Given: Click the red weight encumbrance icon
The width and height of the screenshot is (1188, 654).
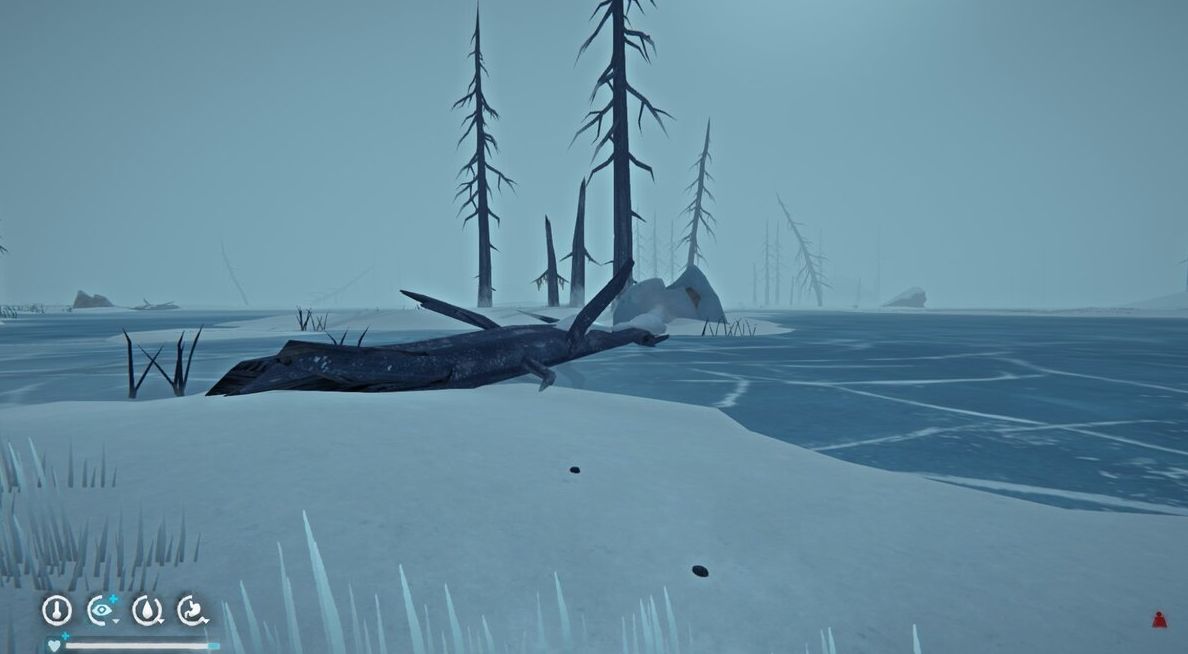Looking at the screenshot, I should 1159,620.
